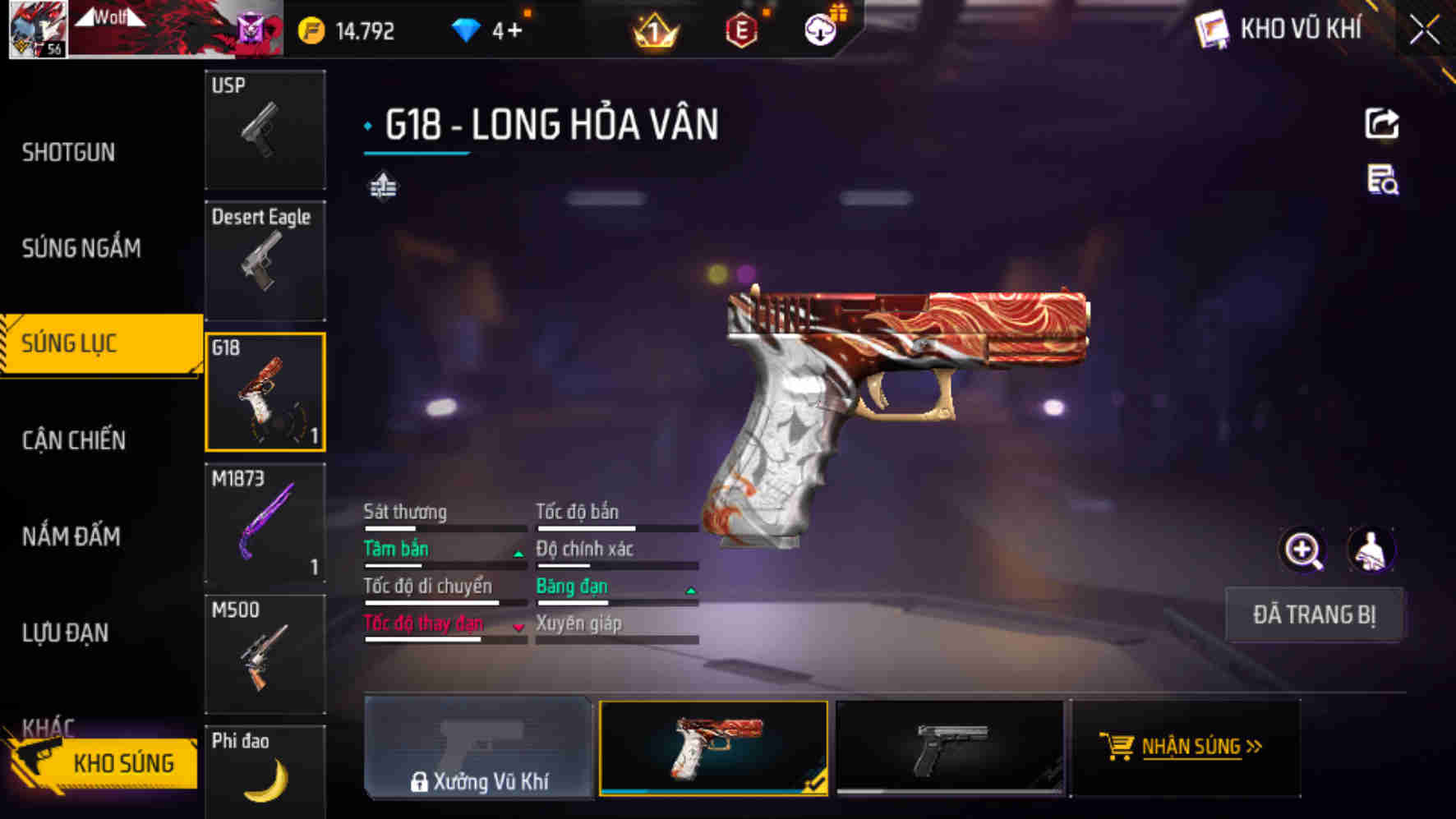Screen dimensions: 1456x819
Task: Select the Phi đao slot
Action: pos(265,771)
